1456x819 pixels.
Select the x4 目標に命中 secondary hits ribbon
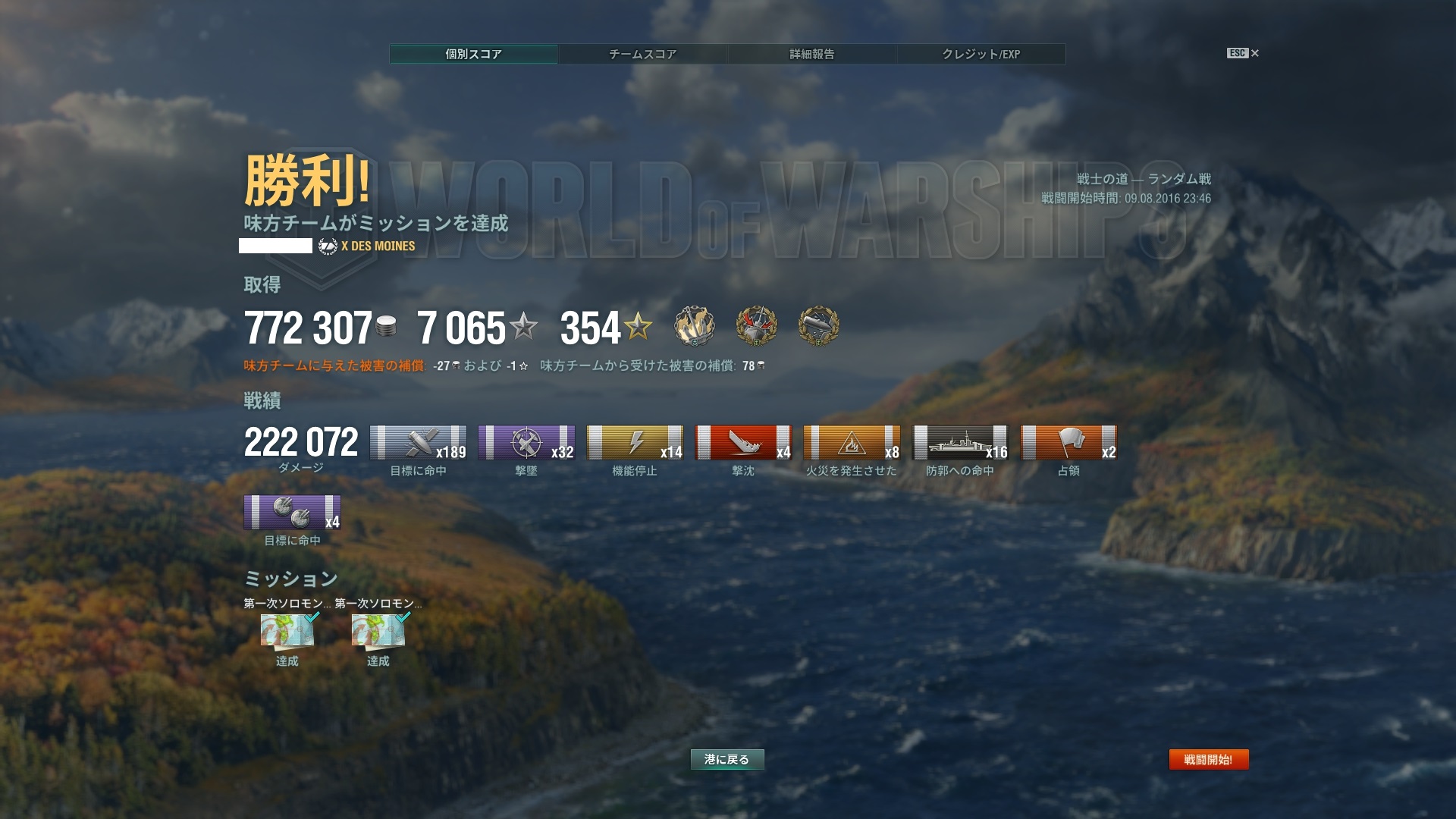(292, 513)
